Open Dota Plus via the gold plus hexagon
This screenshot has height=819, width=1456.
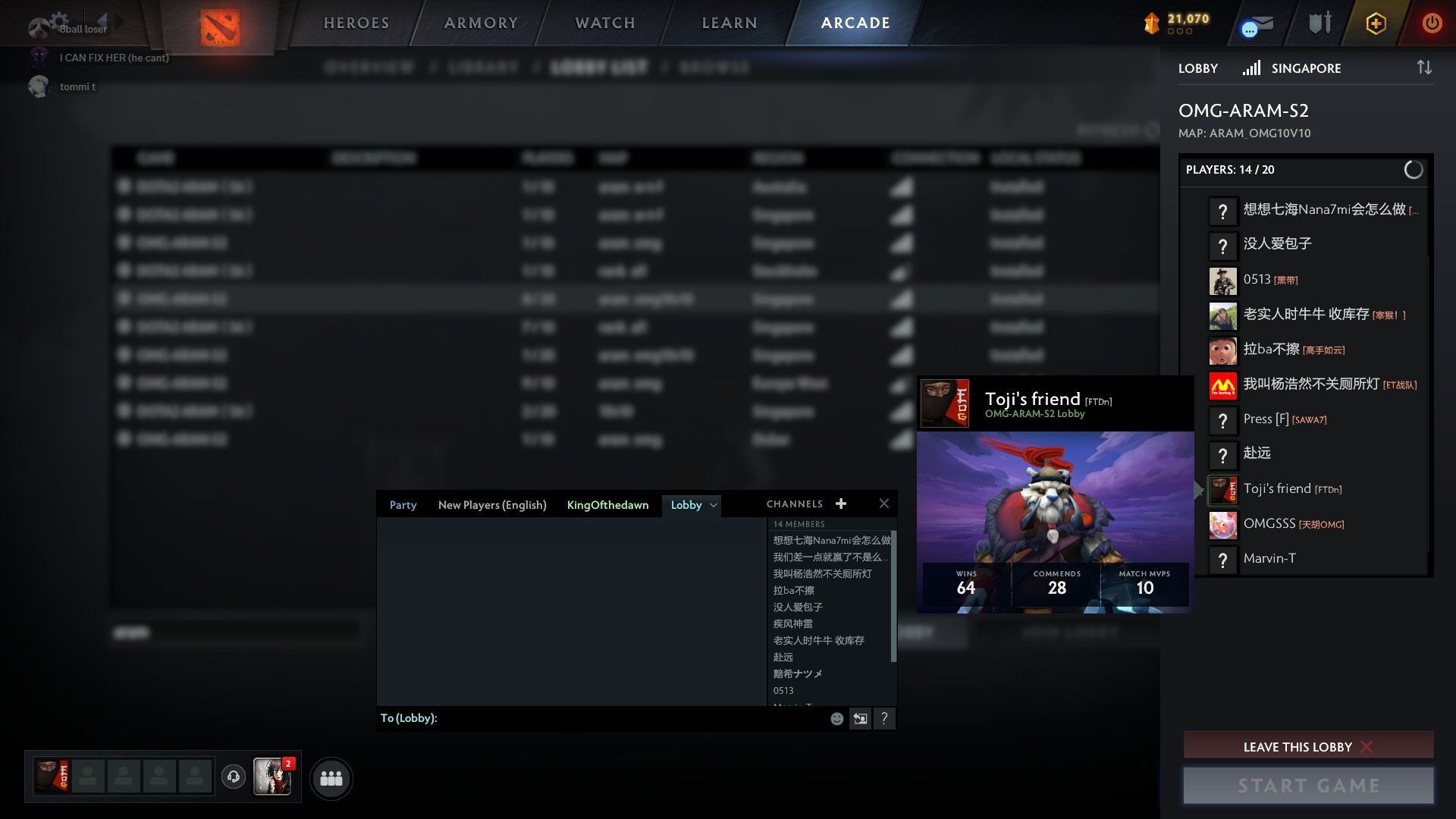[1375, 23]
